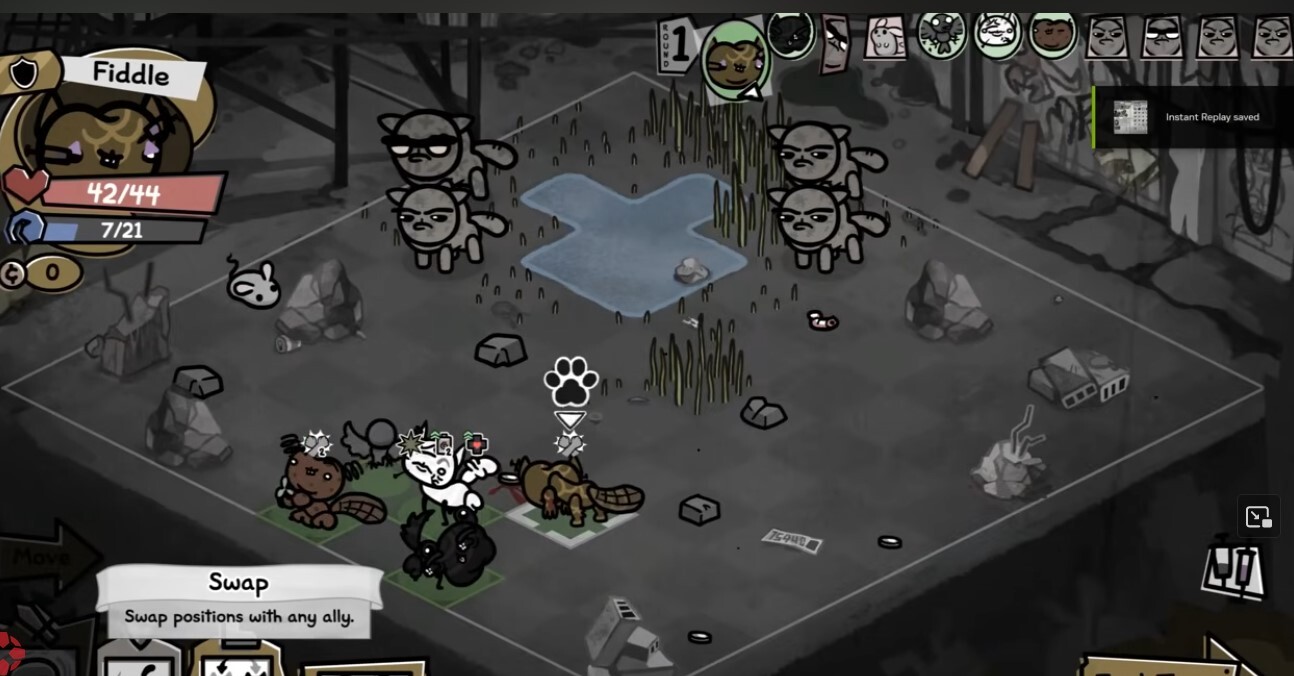Viewport: 1294px width, 676px height.
Task: Select the sunglasses enemy cat turn-order portrait
Action: point(1162,39)
